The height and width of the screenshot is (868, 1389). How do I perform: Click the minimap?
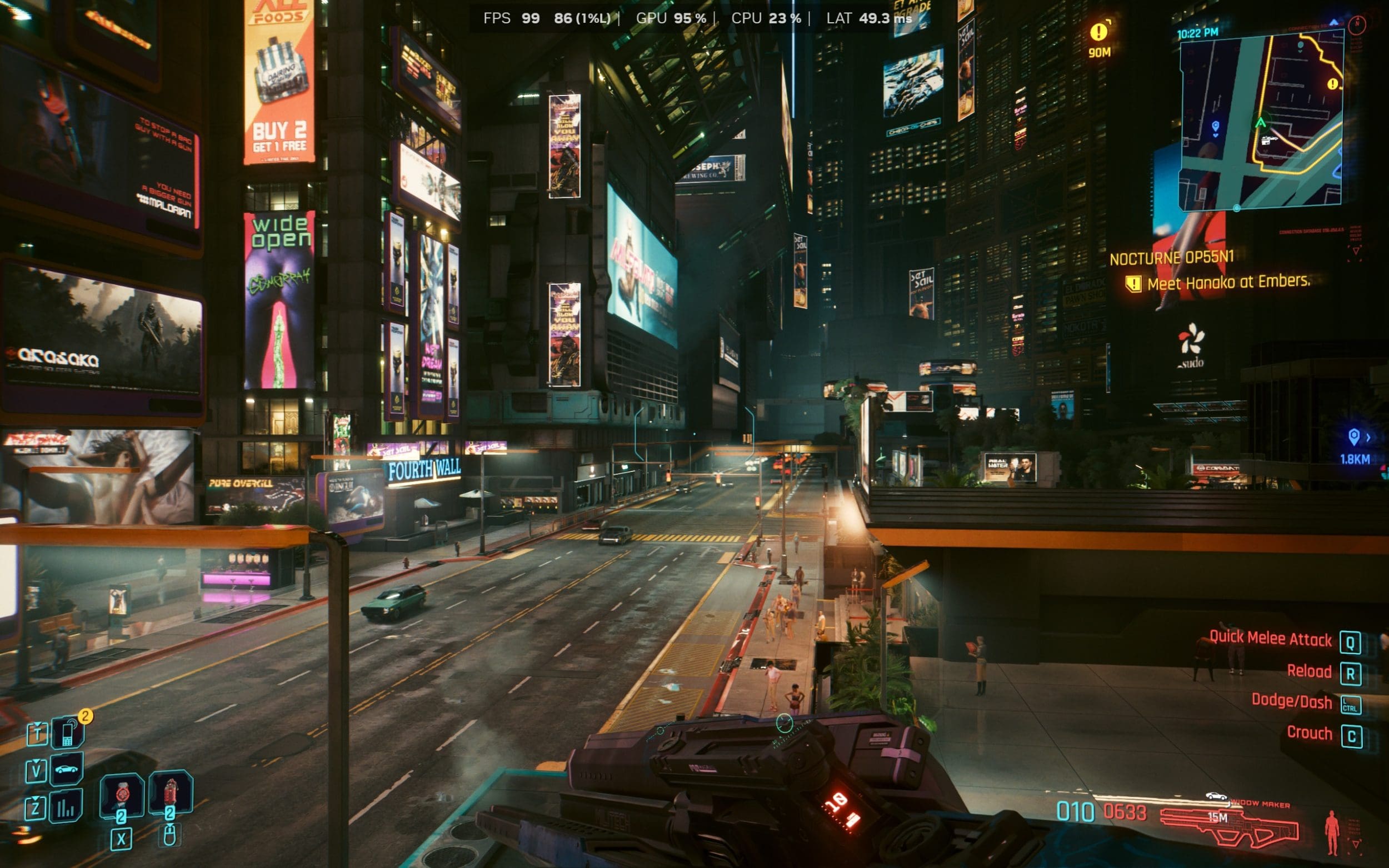tap(1261, 121)
